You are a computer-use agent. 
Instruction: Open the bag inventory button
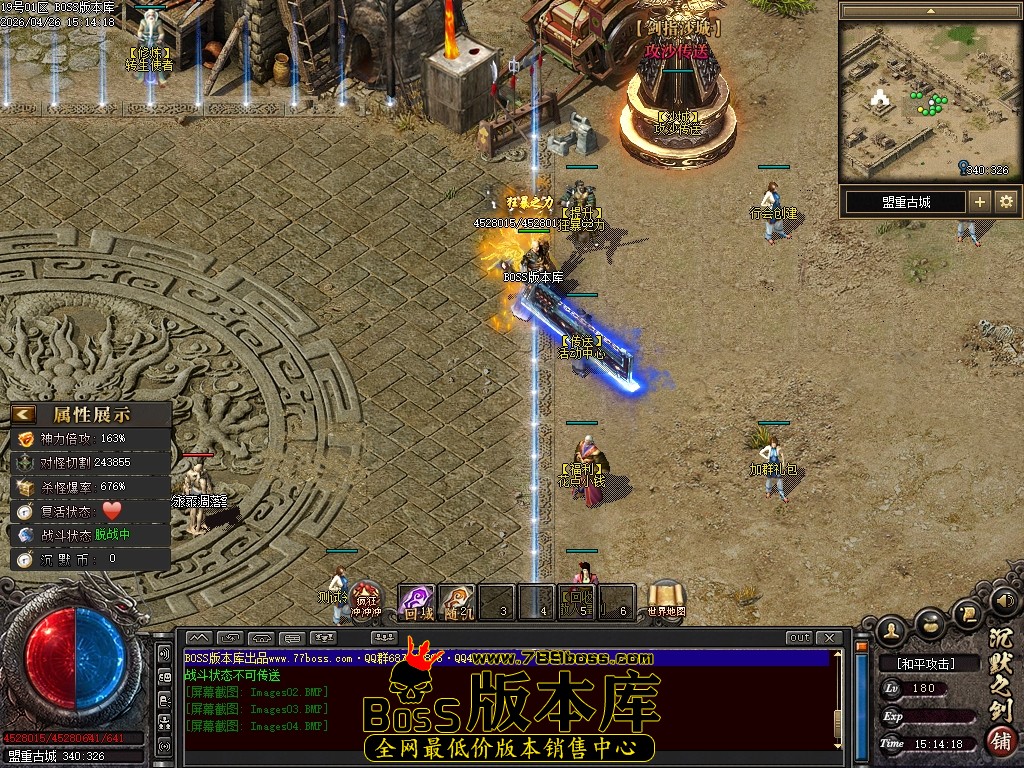(931, 622)
